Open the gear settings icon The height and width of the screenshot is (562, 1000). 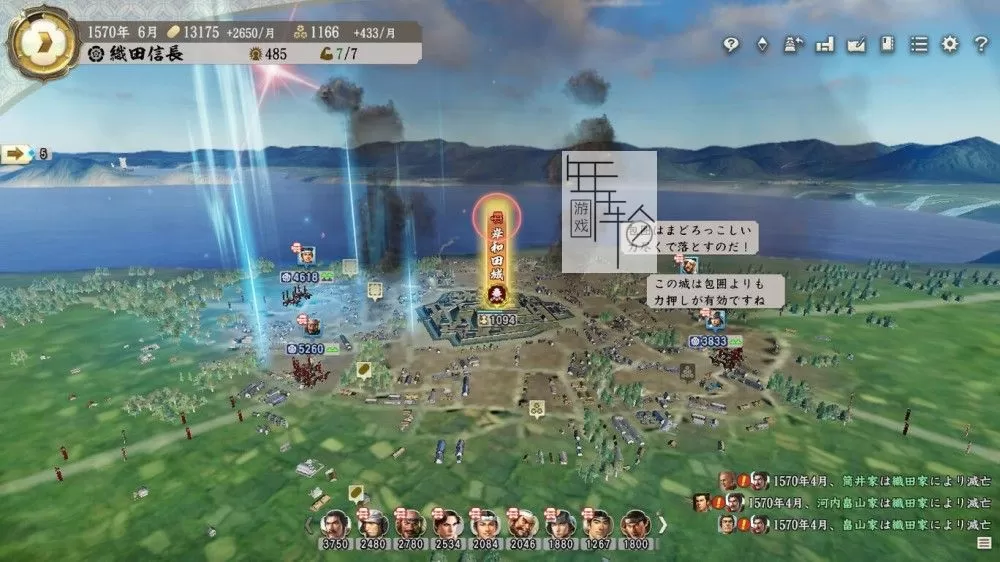(950, 45)
